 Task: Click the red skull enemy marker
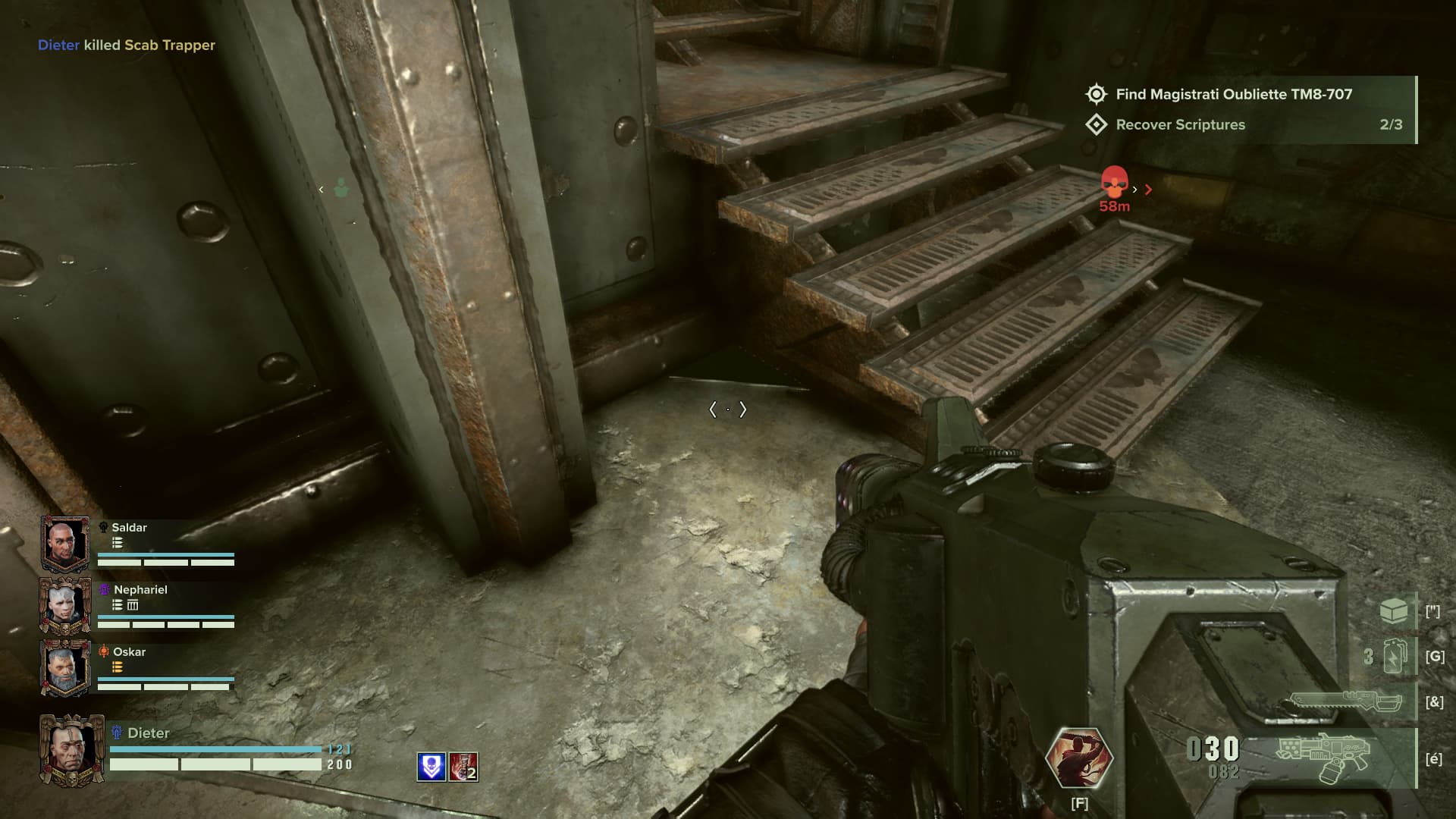[1114, 183]
